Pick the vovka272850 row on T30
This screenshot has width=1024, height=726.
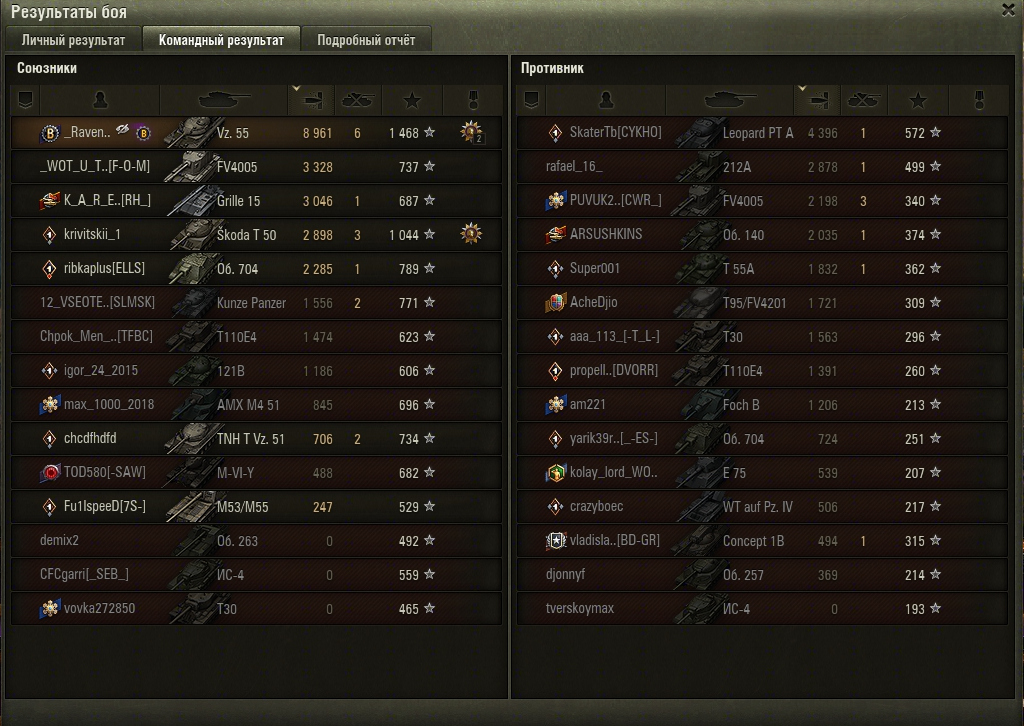[256, 609]
